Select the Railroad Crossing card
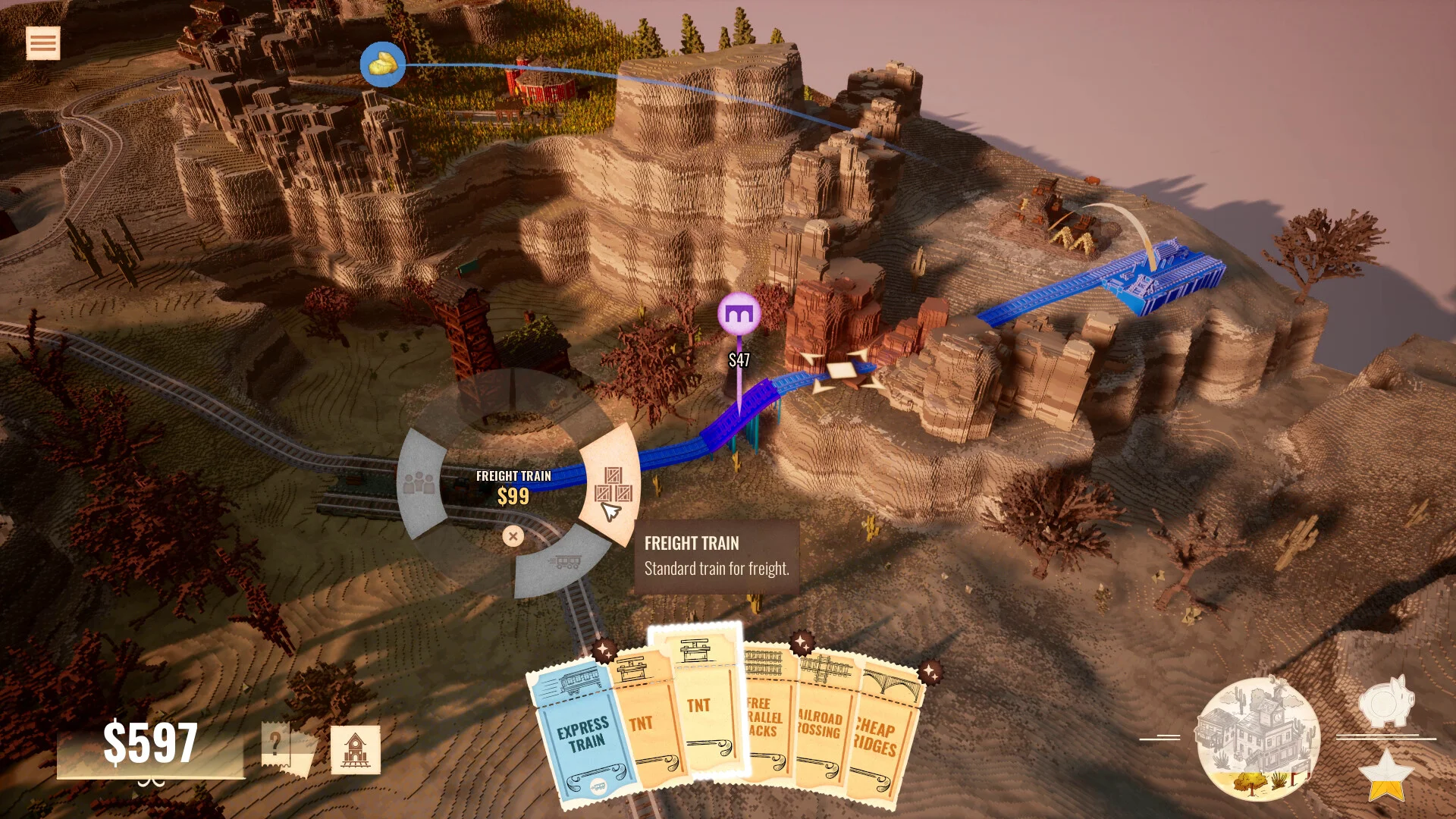The width and height of the screenshot is (1456, 819). [821, 728]
